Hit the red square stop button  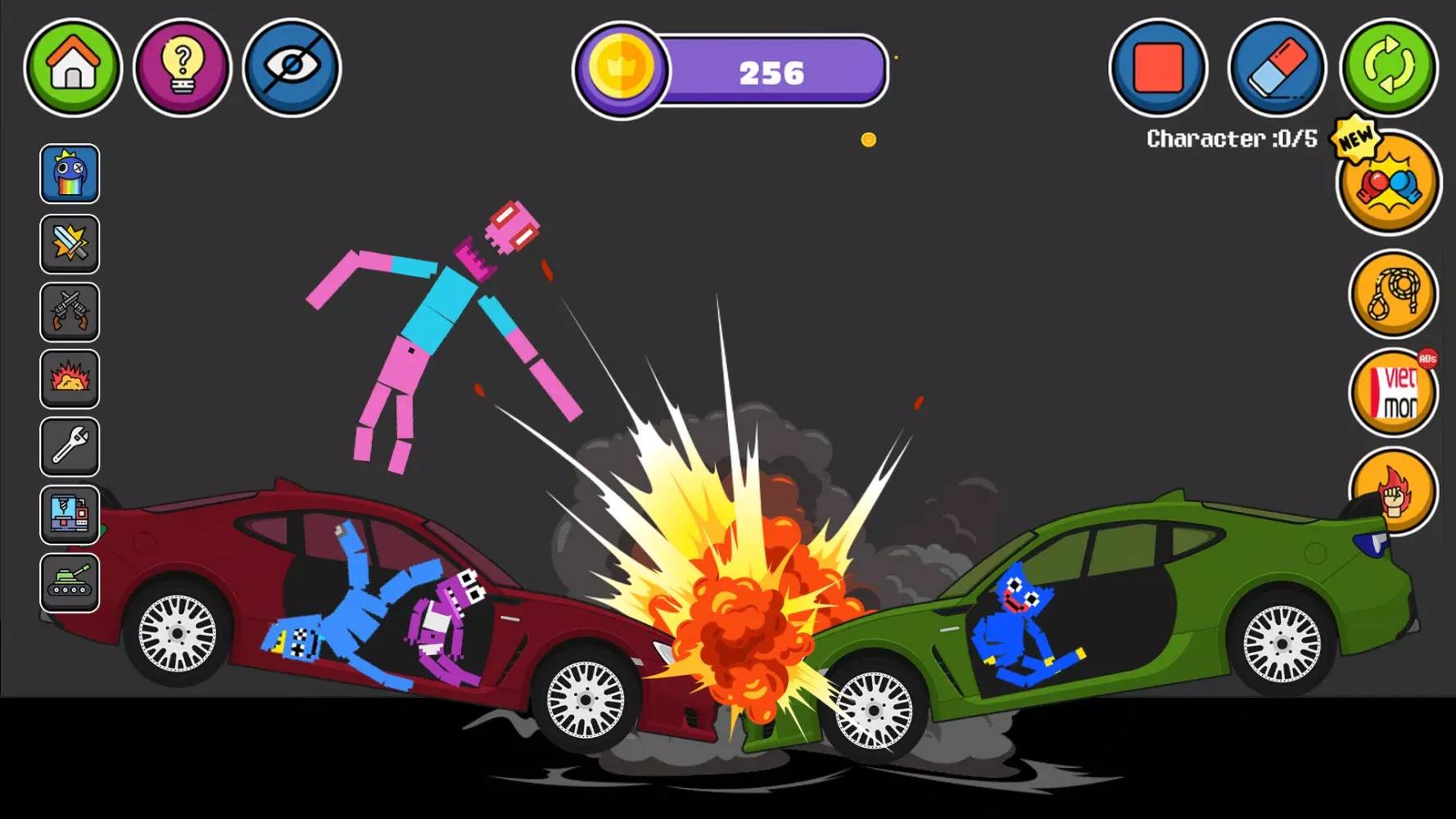[x=1158, y=67]
